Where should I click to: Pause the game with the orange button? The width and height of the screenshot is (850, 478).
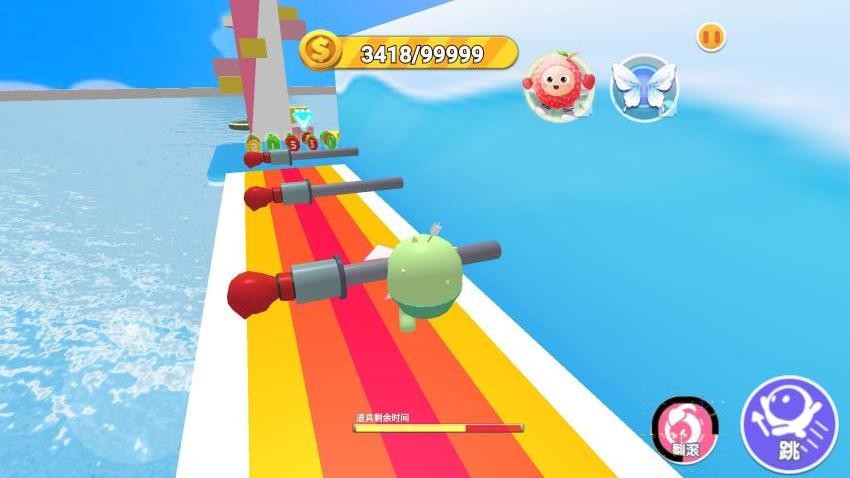click(711, 37)
